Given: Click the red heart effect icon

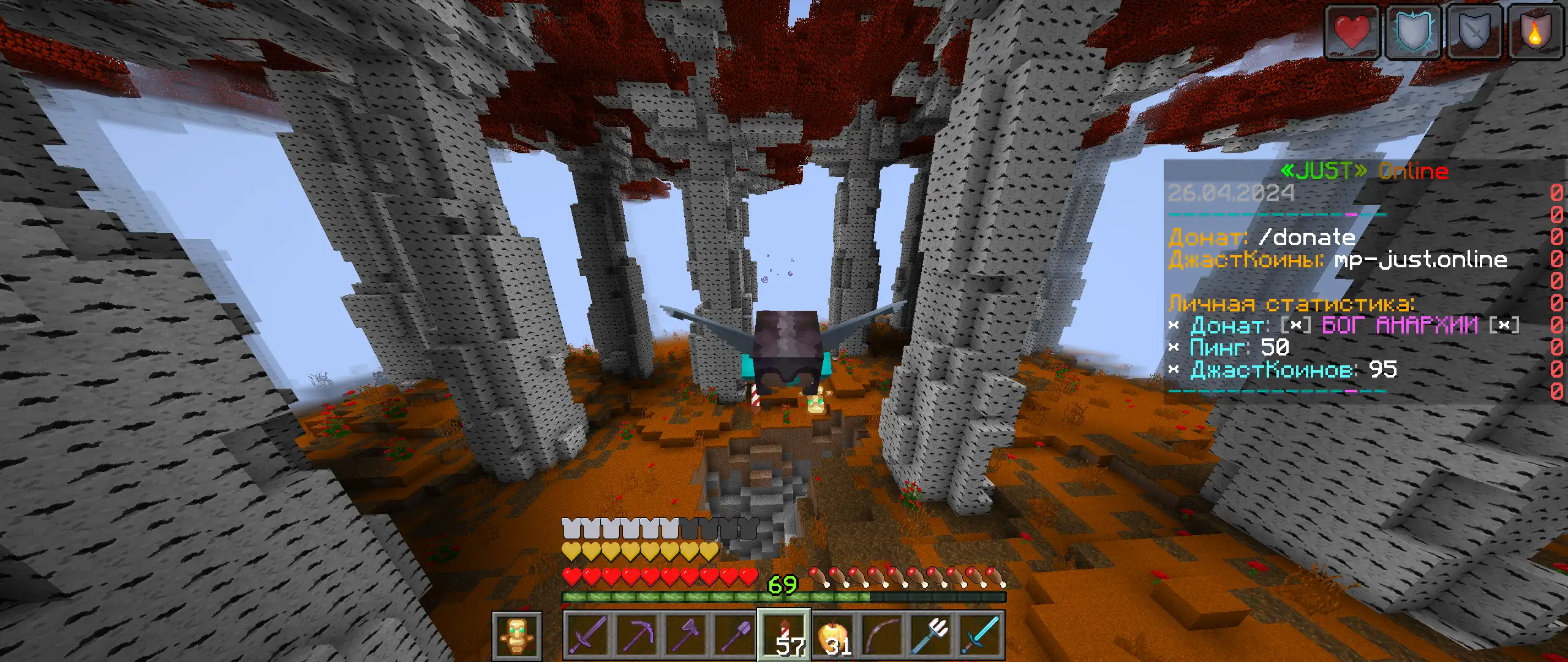Looking at the screenshot, I should pyautogui.click(x=1352, y=32).
